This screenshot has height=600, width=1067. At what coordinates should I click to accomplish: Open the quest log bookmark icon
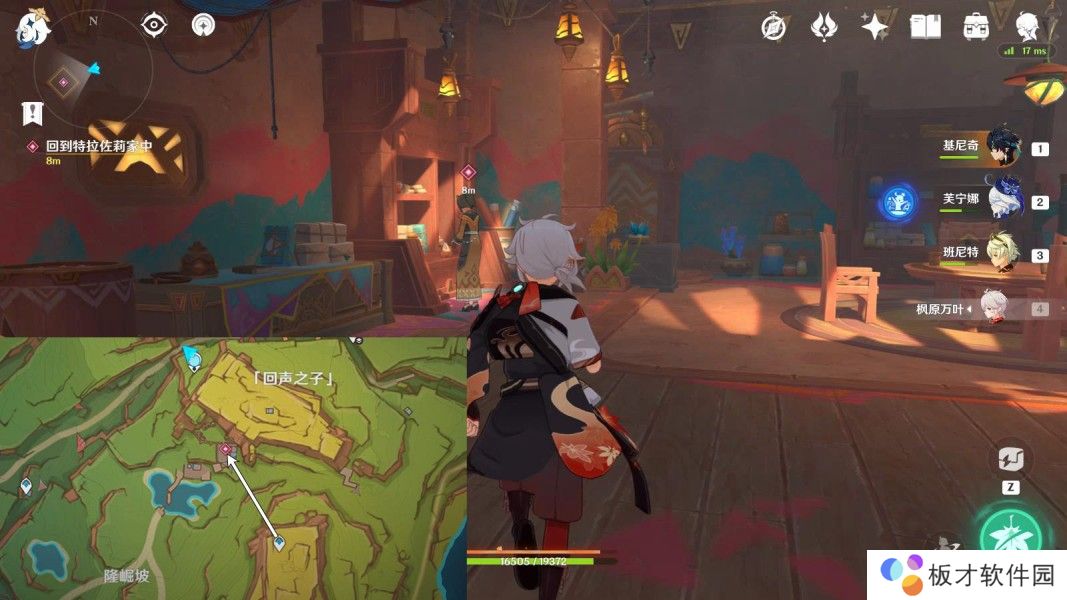(x=32, y=113)
